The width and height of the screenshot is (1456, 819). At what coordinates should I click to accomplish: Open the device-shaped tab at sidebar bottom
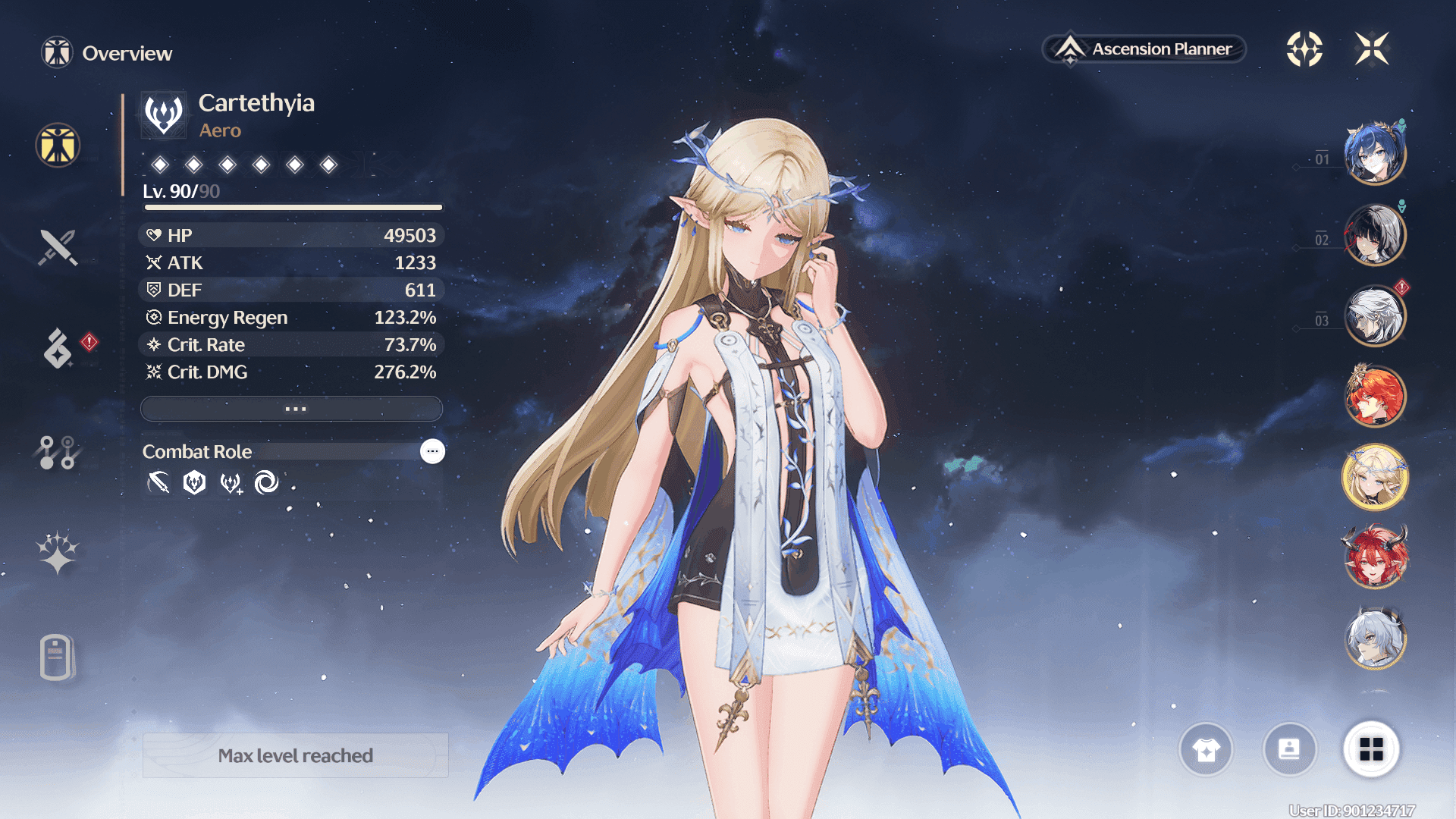[58, 657]
